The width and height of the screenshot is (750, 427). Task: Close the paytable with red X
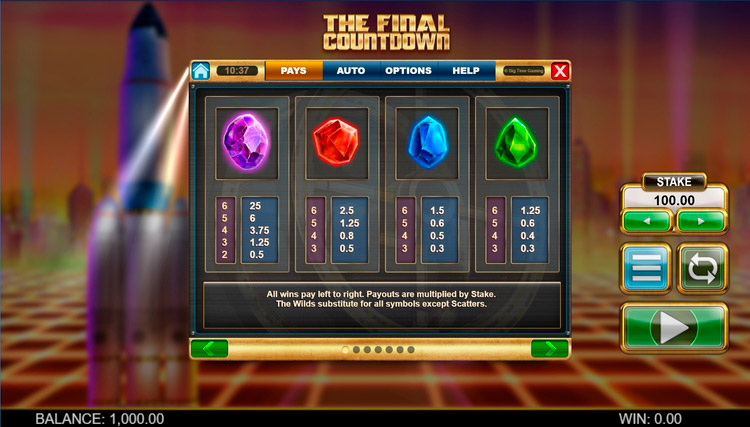pos(560,71)
